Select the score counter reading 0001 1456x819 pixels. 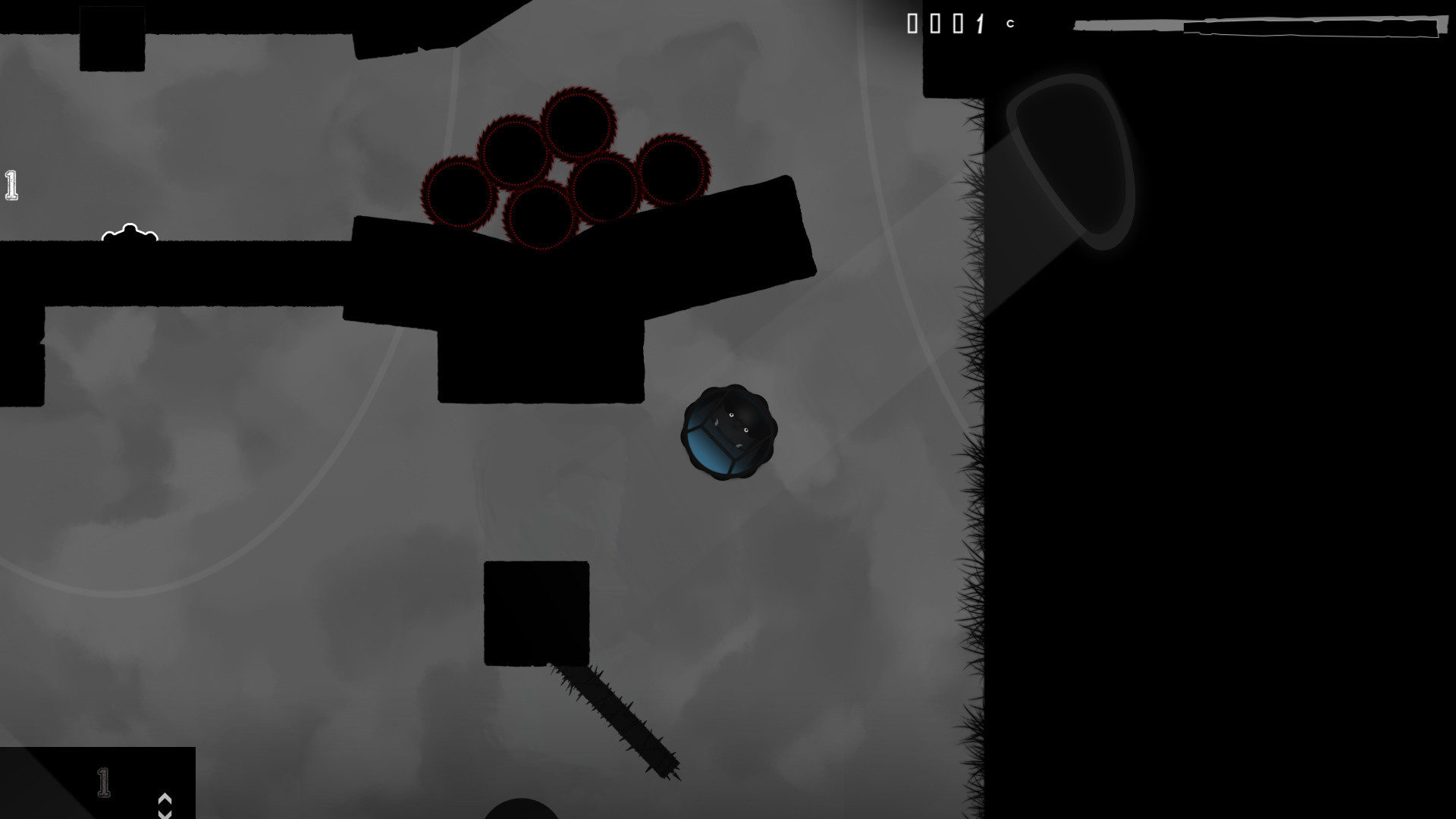[x=944, y=24]
